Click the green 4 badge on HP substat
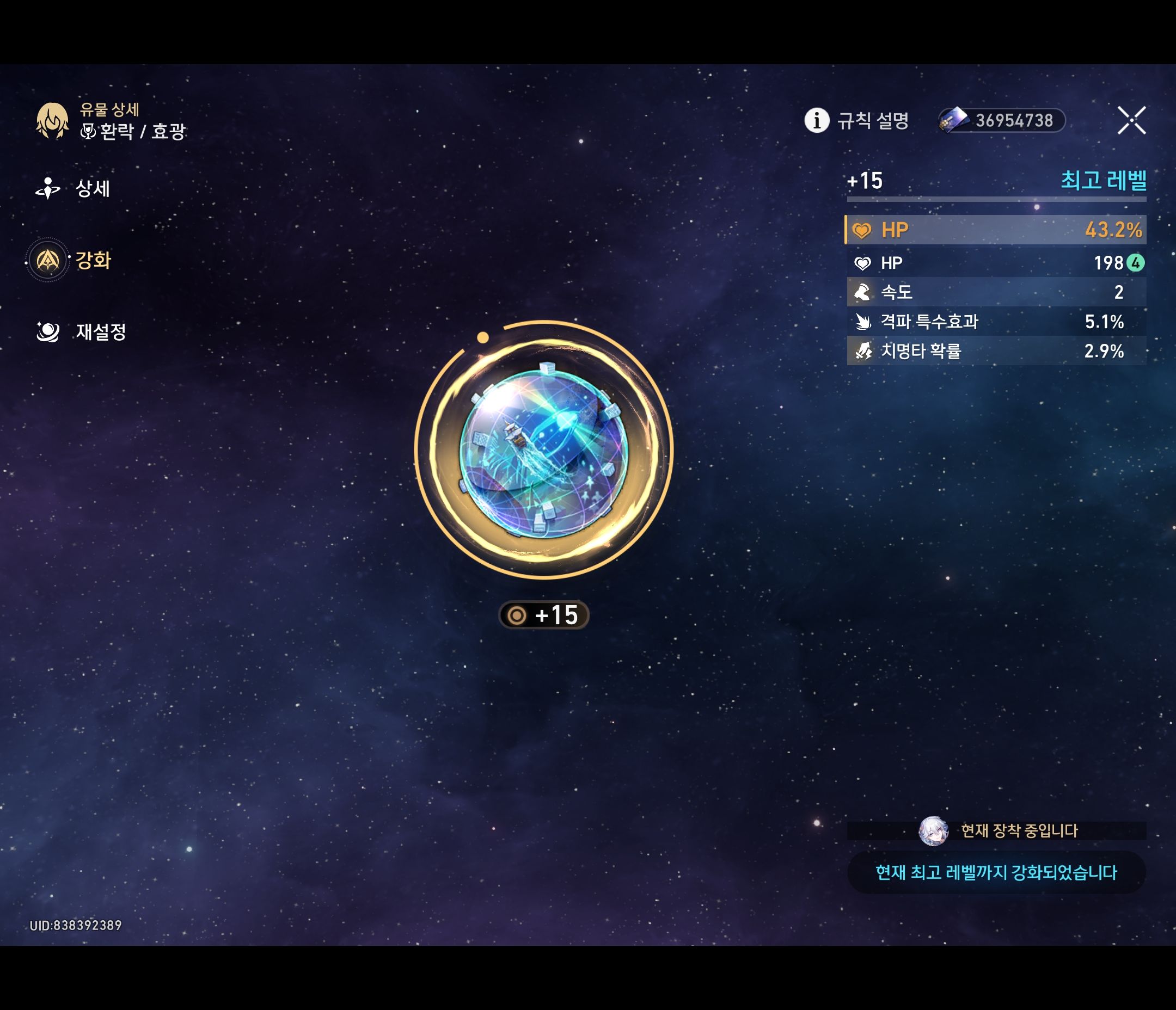The height and width of the screenshot is (1010, 1176). click(1135, 263)
